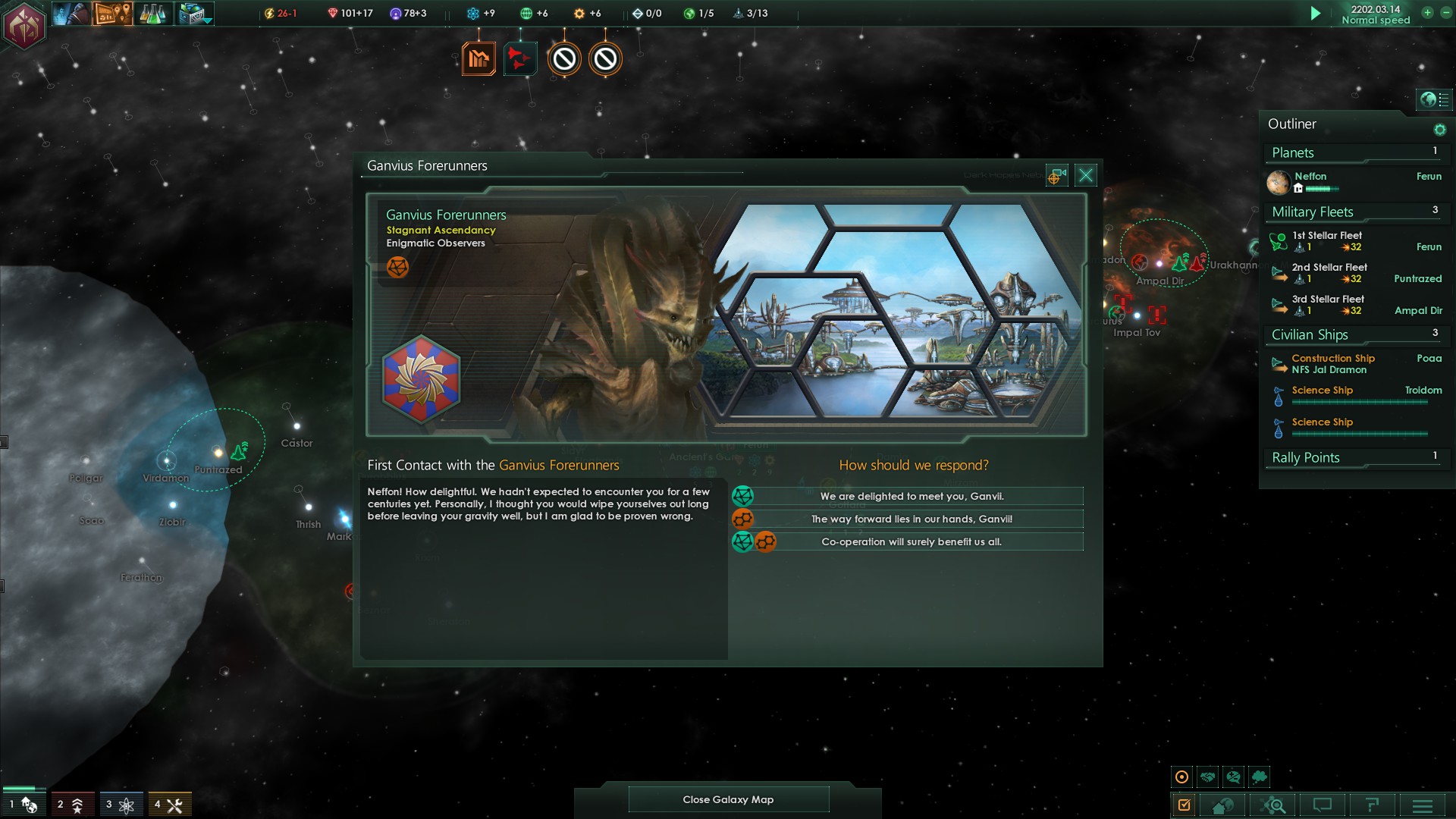
Task: Choose 'We are delighted to meet you, Ganvil.'
Action: pyautogui.click(x=911, y=497)
